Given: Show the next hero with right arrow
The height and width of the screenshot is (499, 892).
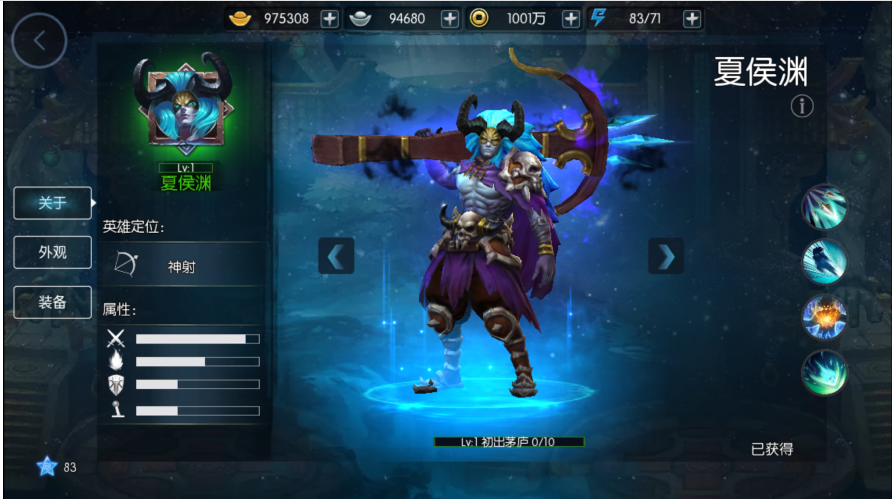Looking at the screenshot, I should click(665, 256).
